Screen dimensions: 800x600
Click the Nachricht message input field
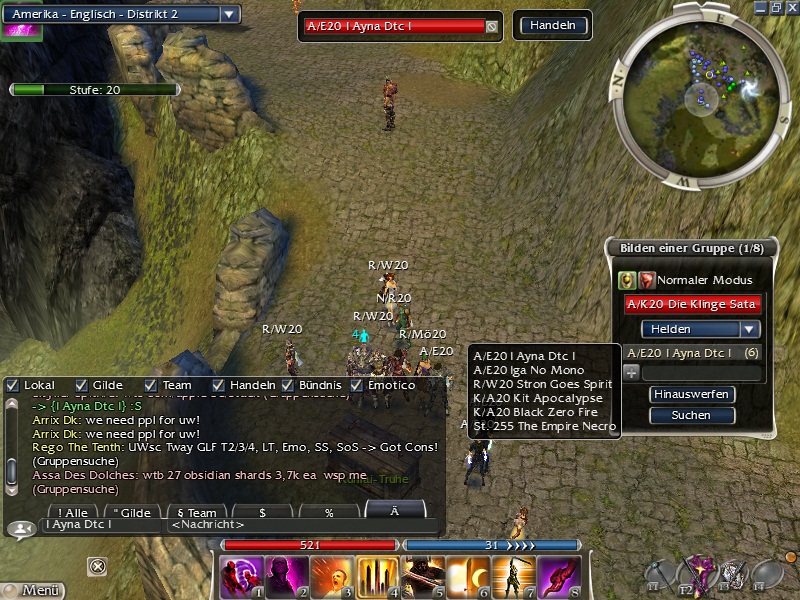pos(300,525)
